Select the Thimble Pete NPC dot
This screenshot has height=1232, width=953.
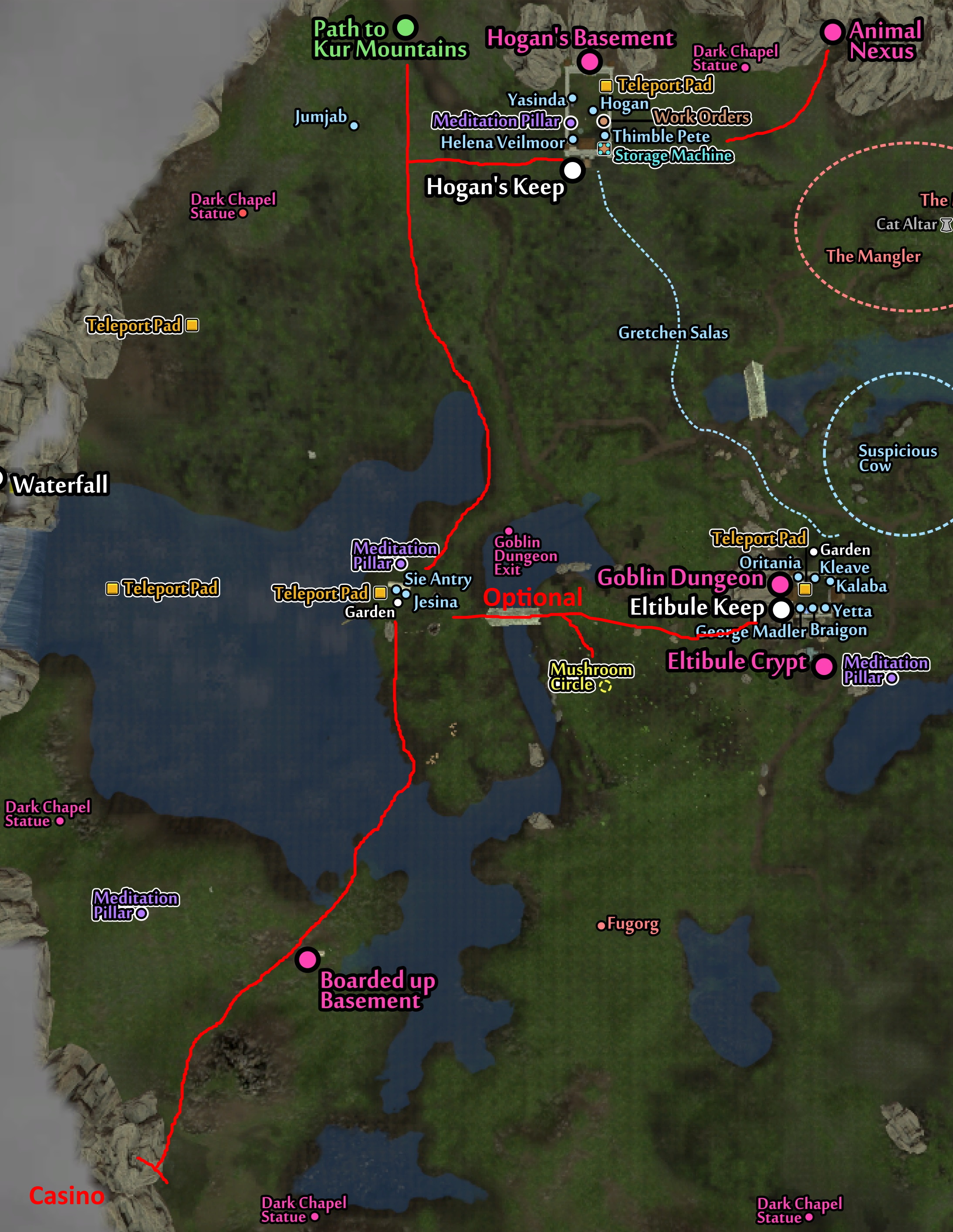[x=605, y=136]
